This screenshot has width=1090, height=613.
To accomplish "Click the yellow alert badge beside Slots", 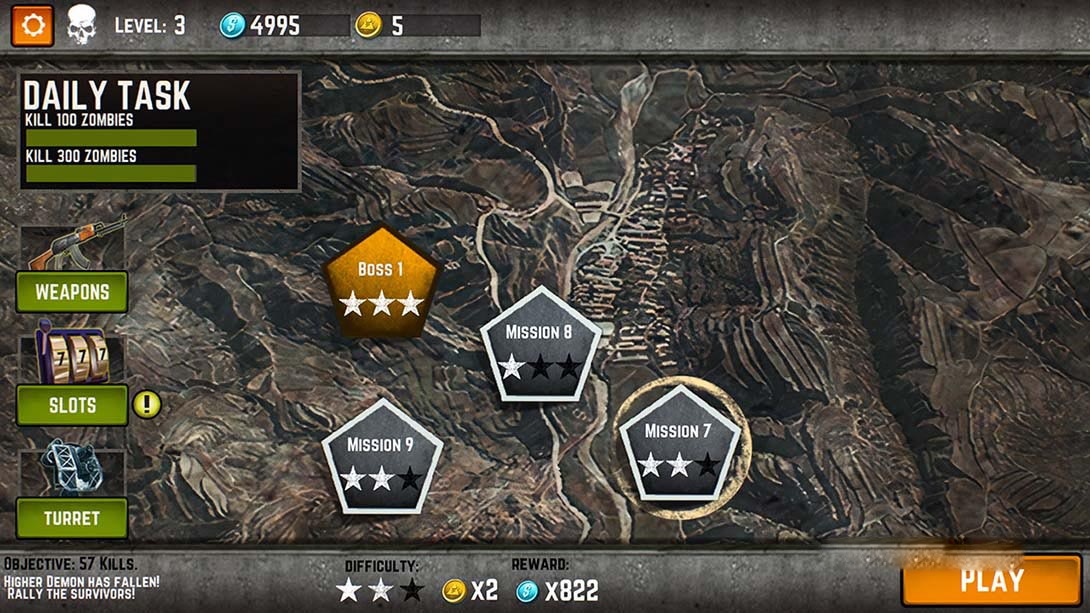I will [x=147, y=405].
